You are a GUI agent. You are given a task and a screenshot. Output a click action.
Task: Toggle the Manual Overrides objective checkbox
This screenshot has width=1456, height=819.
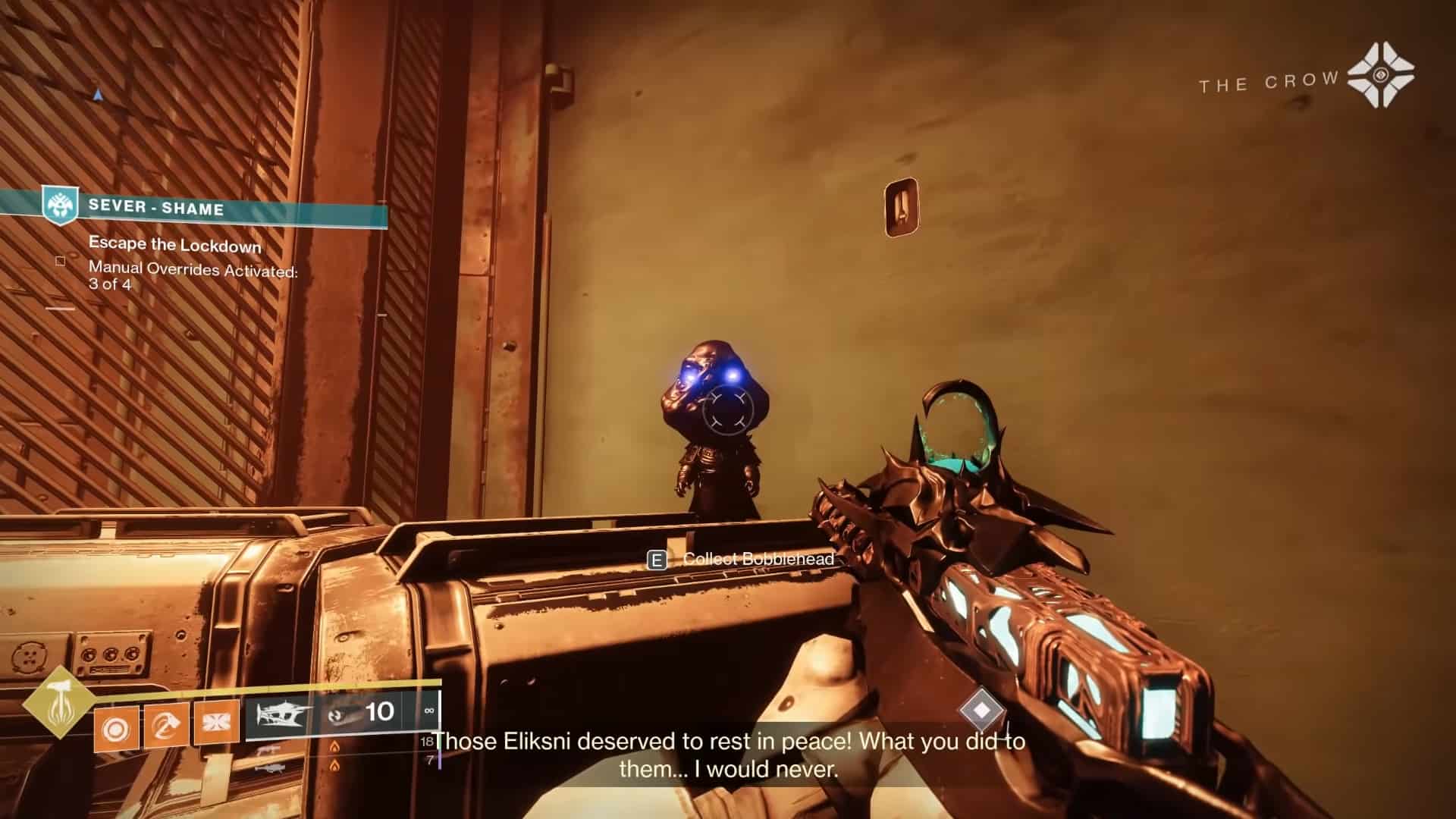coord(61,262)
